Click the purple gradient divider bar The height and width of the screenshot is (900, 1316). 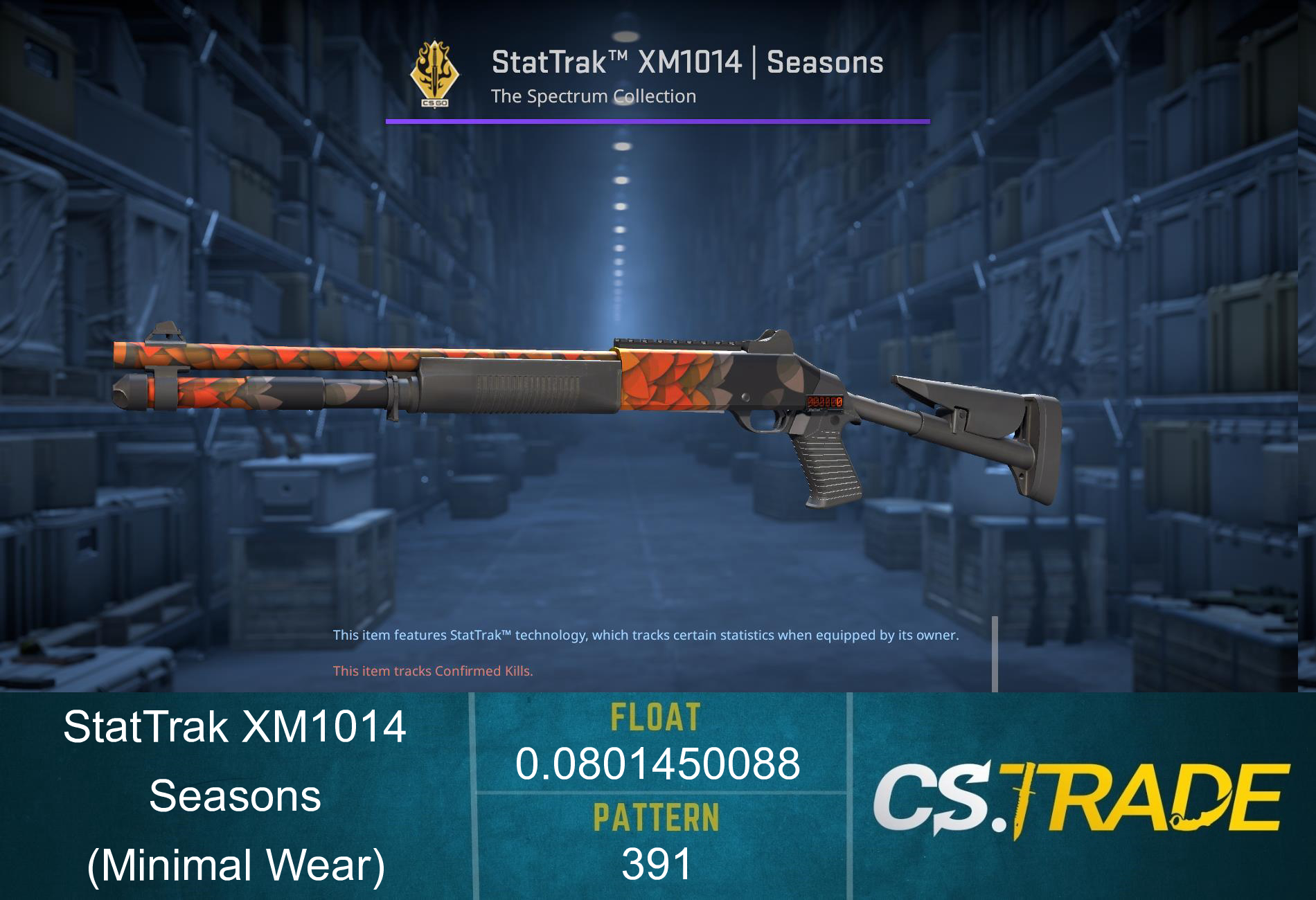(x=658, y=122)
